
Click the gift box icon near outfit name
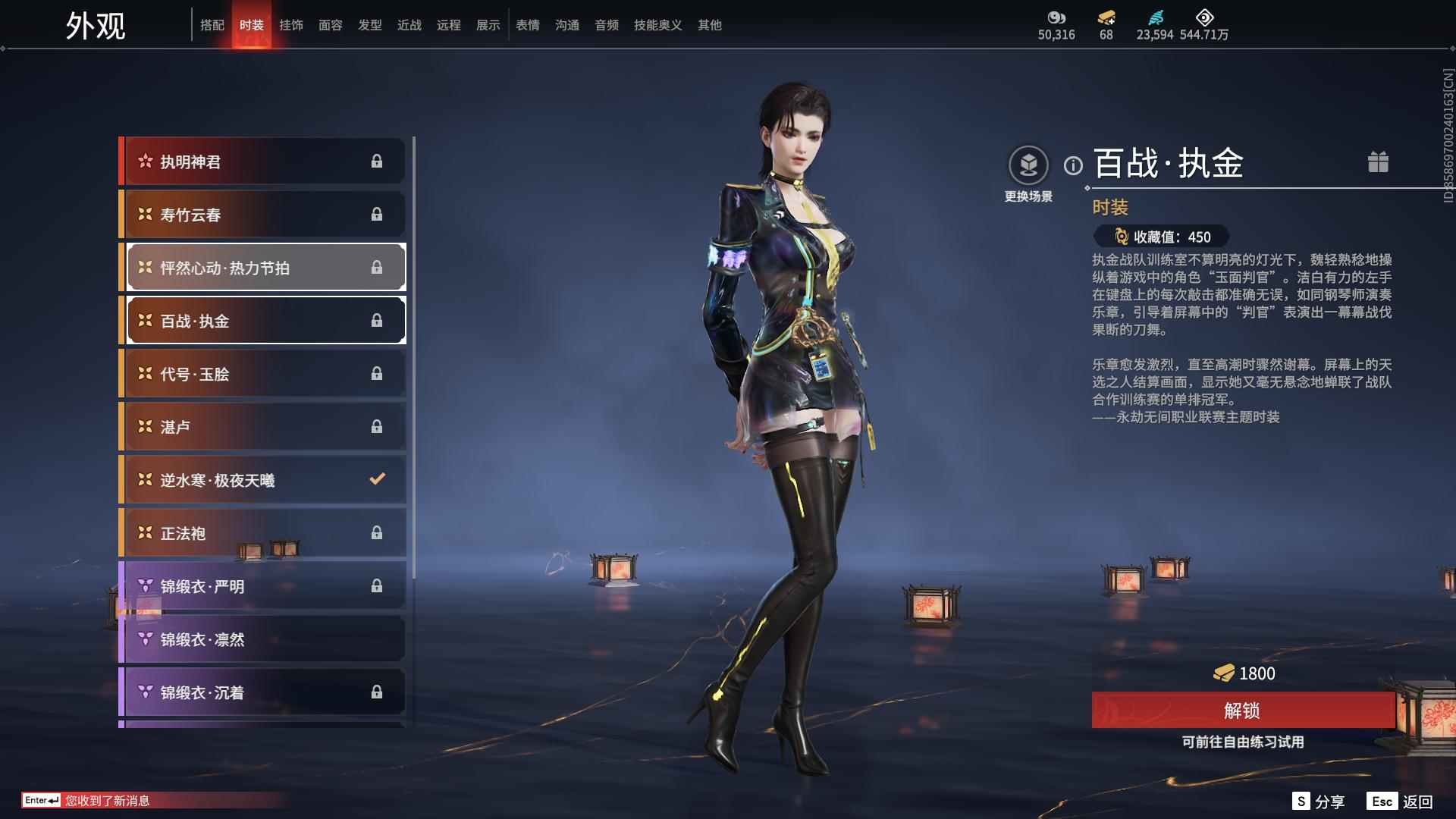coord(1379,162)
